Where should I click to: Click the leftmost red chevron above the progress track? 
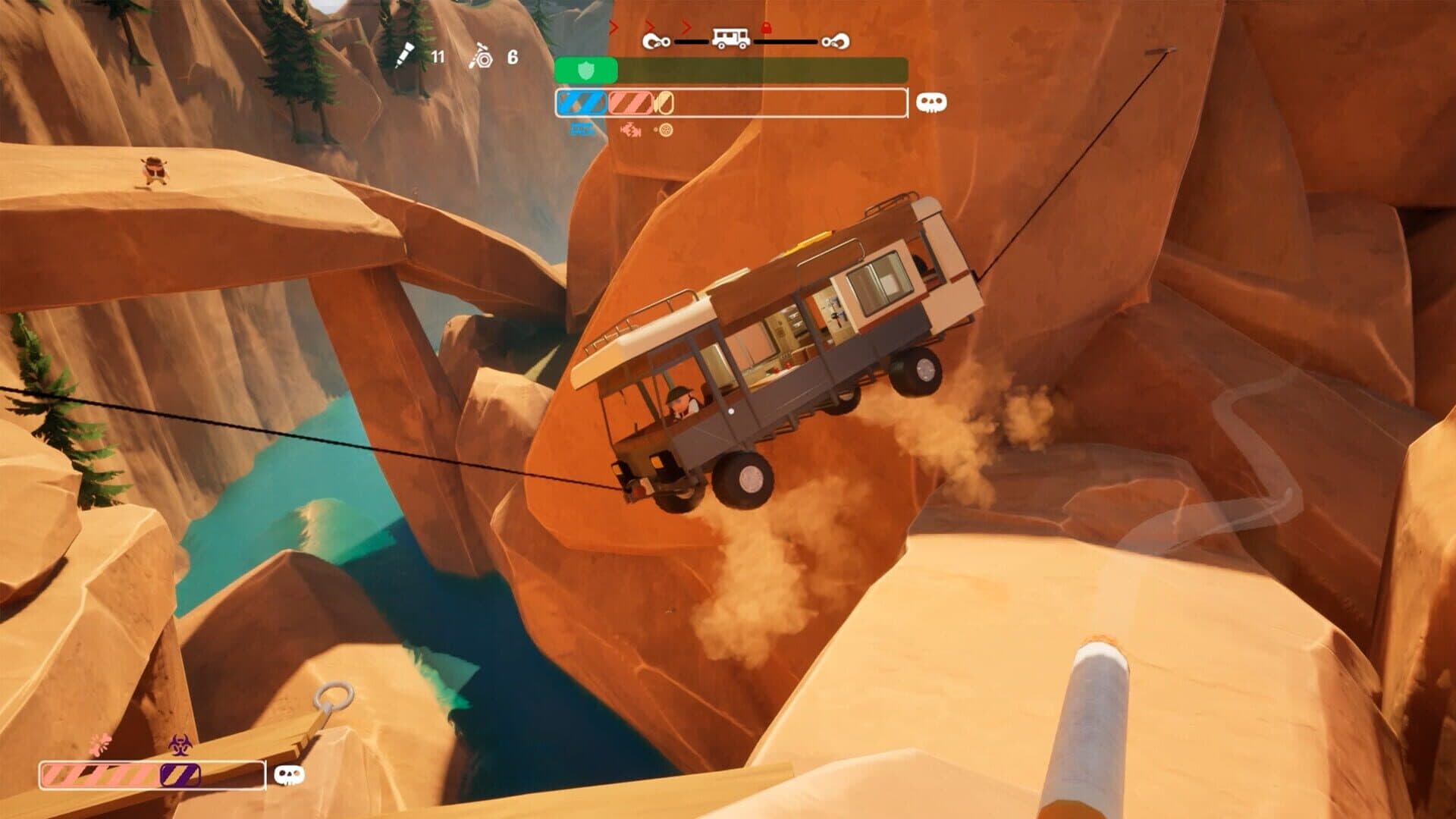click(613, 27)
